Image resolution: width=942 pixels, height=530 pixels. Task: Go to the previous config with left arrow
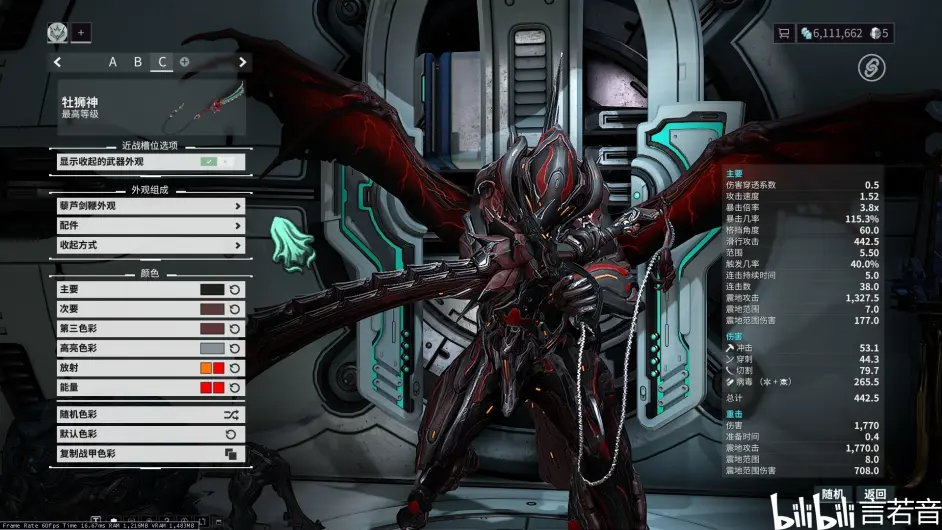pos(58,62)
